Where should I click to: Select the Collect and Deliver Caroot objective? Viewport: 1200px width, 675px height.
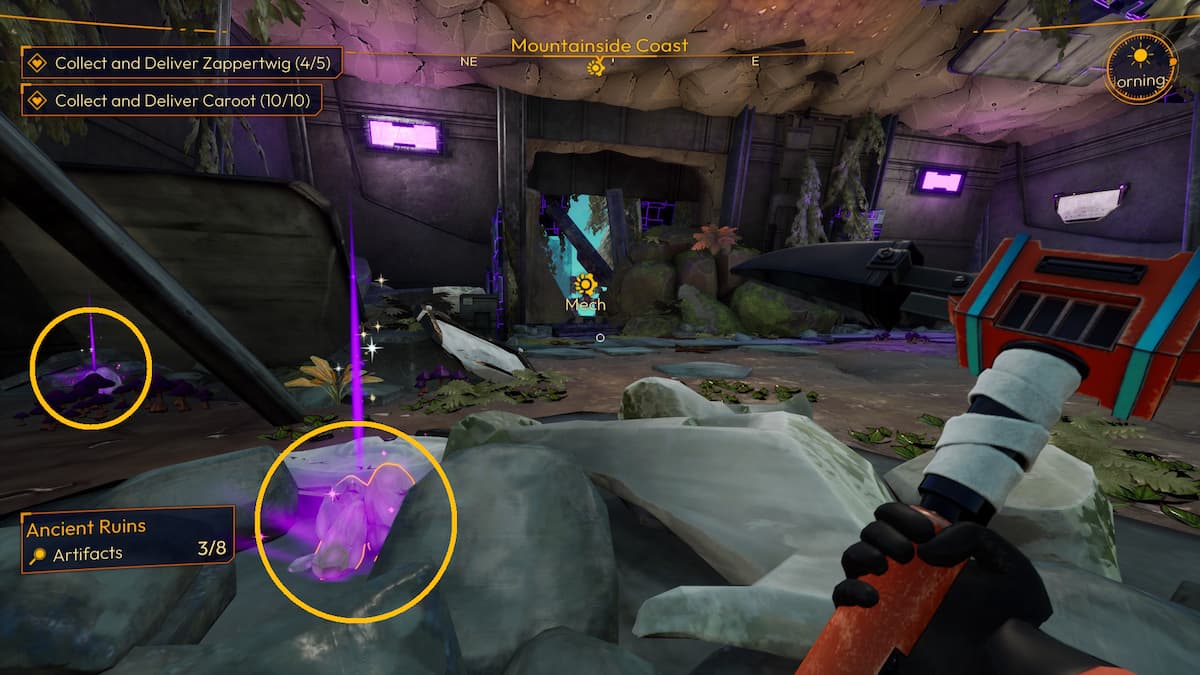(181, 100)
